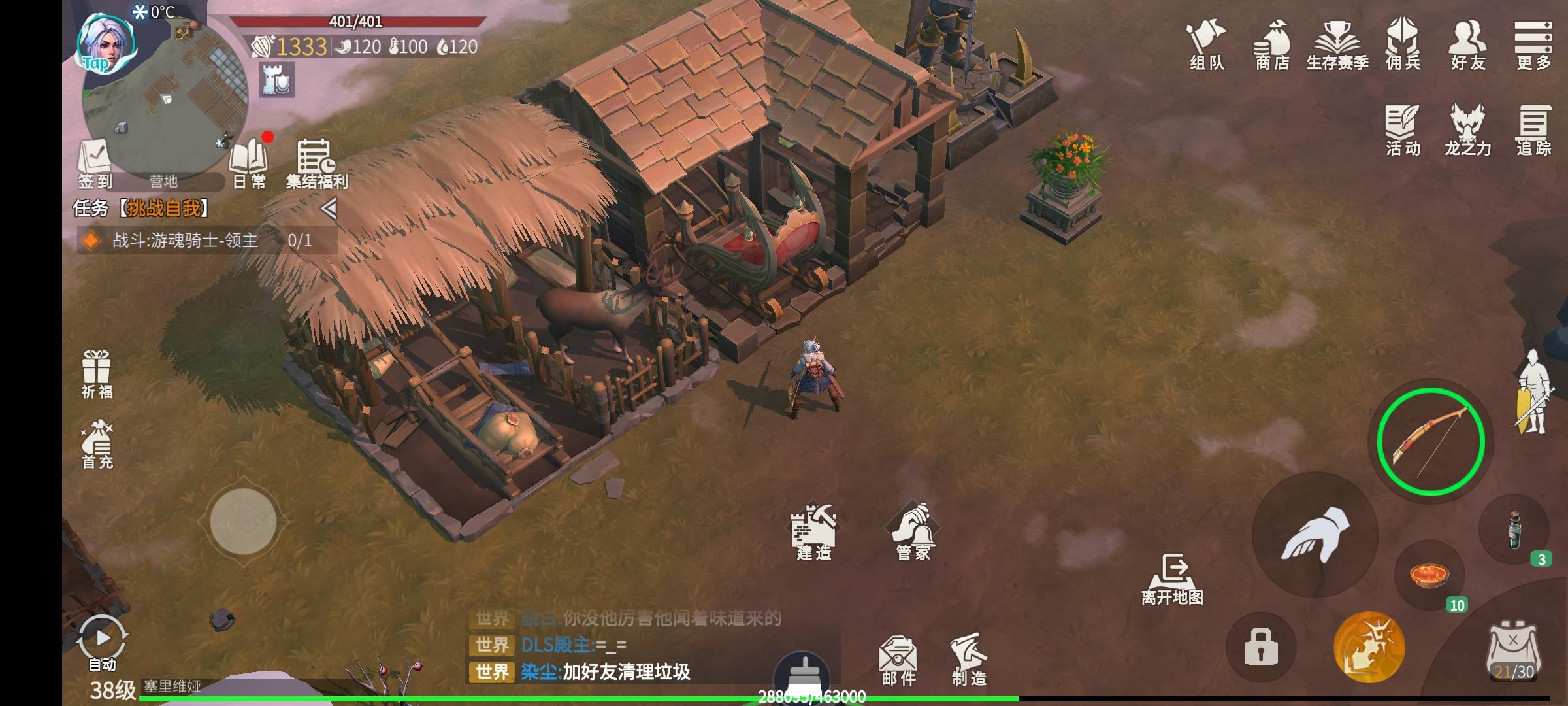Open the 活动 events panel

1403,130
